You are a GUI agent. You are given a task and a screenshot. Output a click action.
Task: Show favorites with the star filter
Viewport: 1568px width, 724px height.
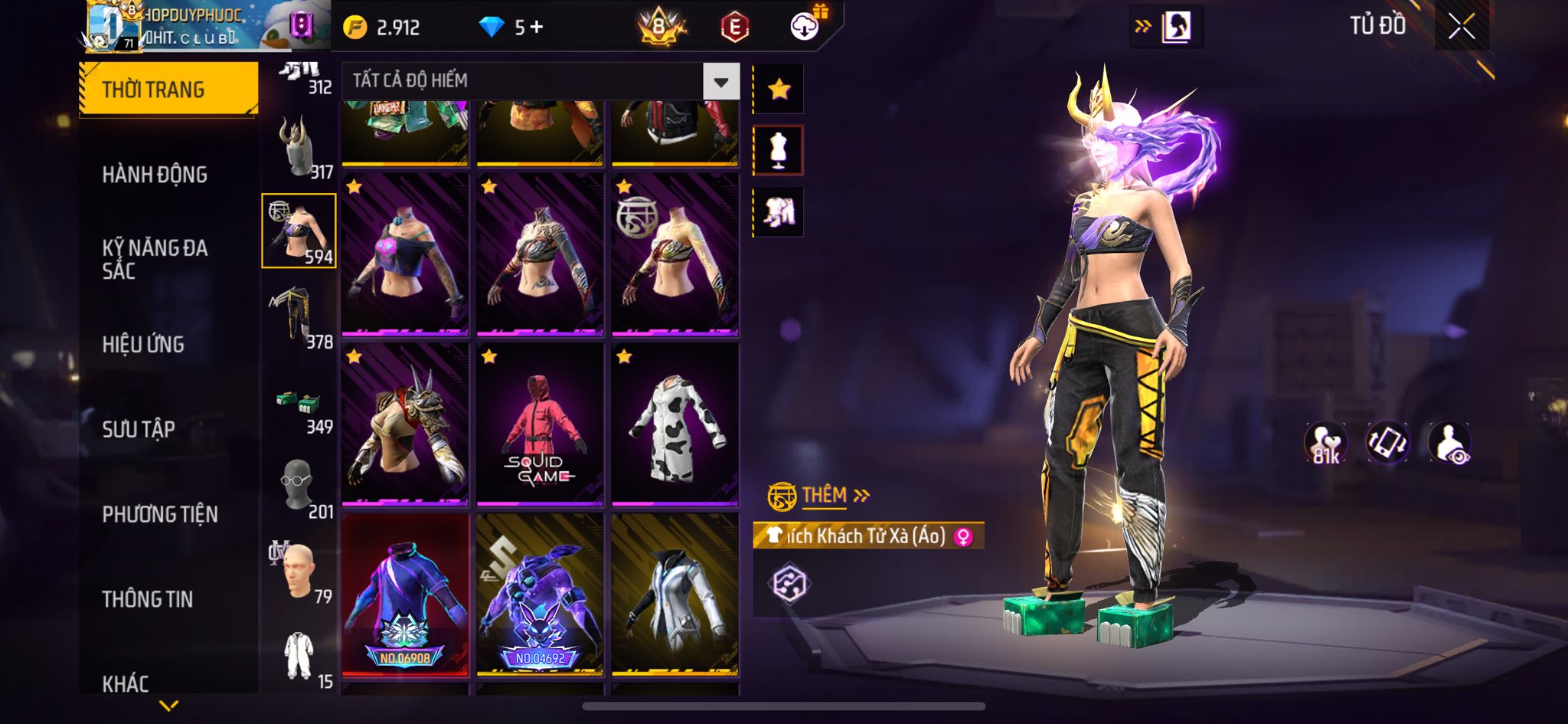[x=779, y=90]
